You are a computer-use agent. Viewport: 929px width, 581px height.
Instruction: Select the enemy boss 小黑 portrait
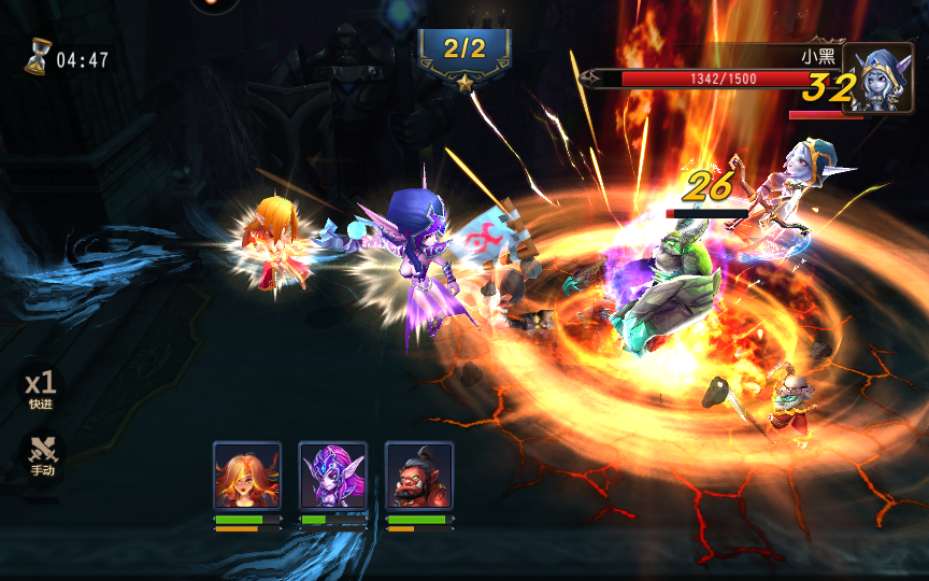pyautogui.click(x=878, y=76)
